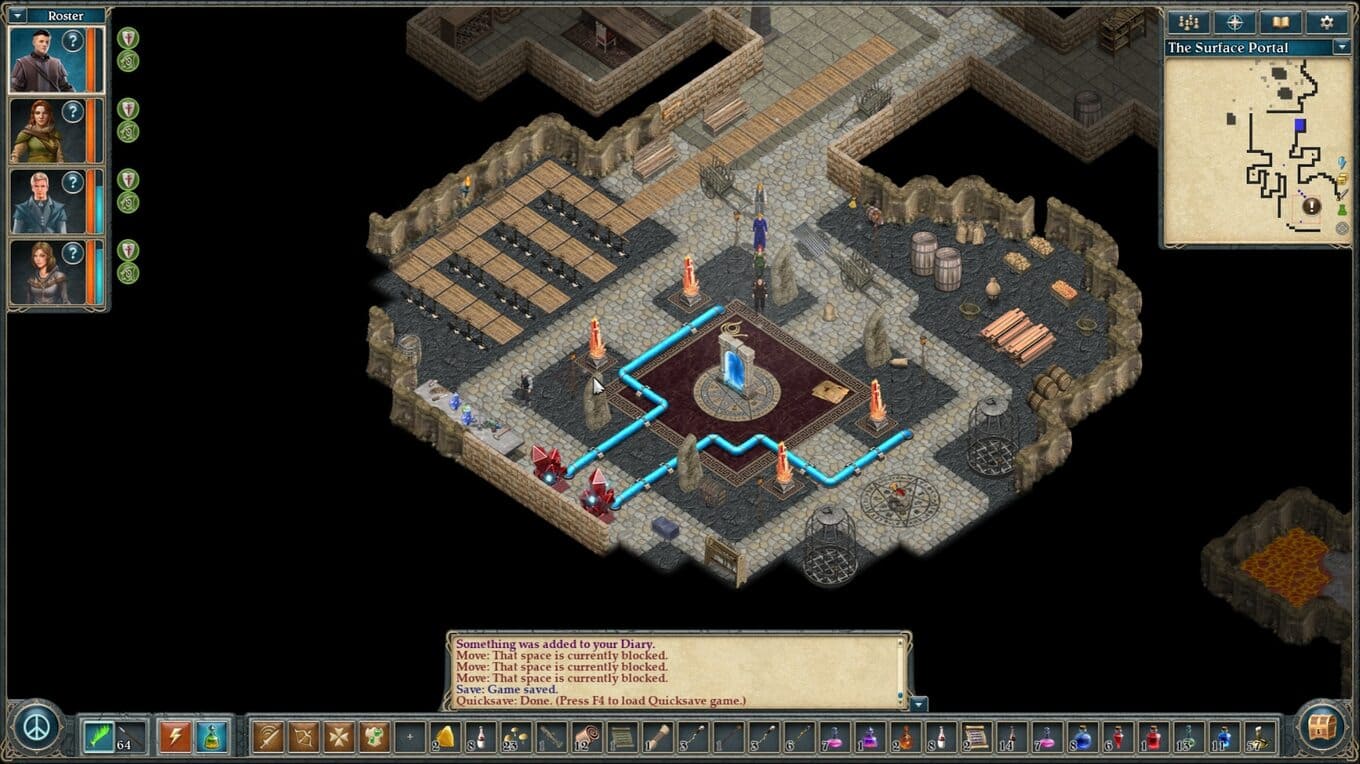This screenshot has width=1360, height=764.
Task: Select the sword attack ability icon
Action: [x=268, y=737]
